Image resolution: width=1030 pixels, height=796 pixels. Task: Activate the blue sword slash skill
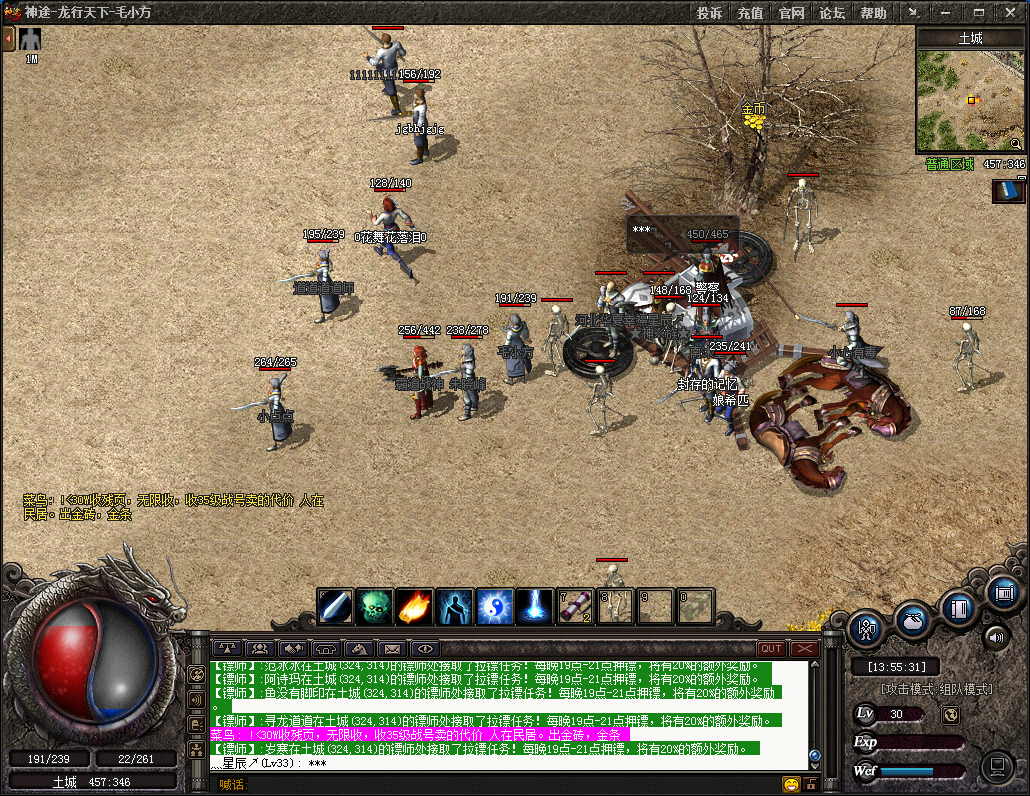[x=335, y=606]
